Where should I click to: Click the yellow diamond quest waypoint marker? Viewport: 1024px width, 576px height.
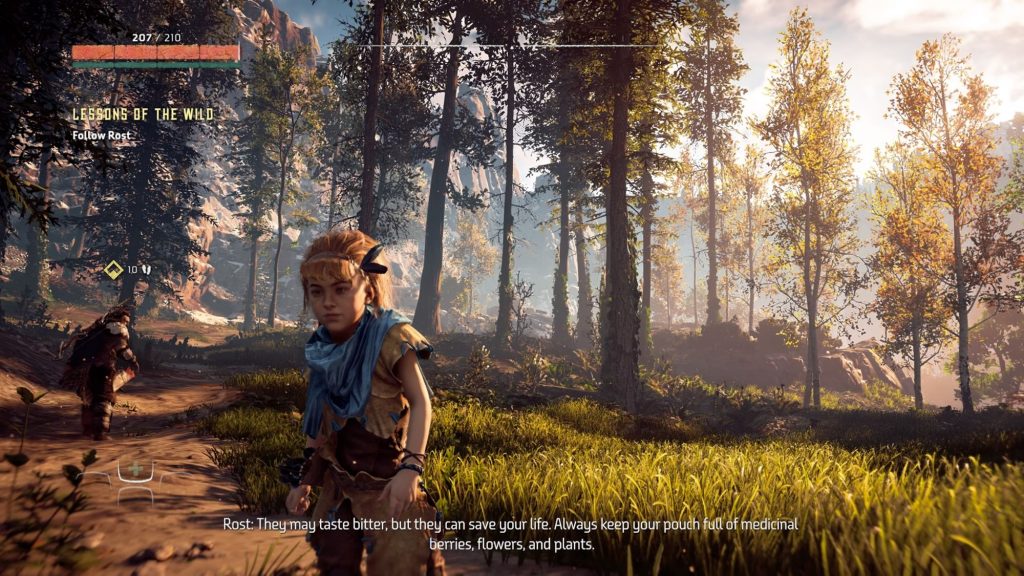[113, 269]
